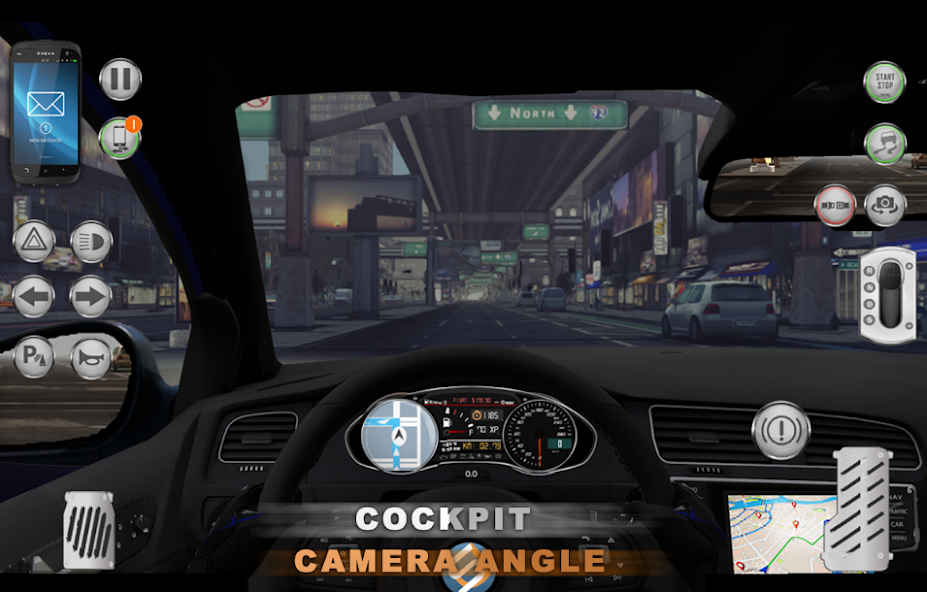Open the new message on the phone

(46, 109)
